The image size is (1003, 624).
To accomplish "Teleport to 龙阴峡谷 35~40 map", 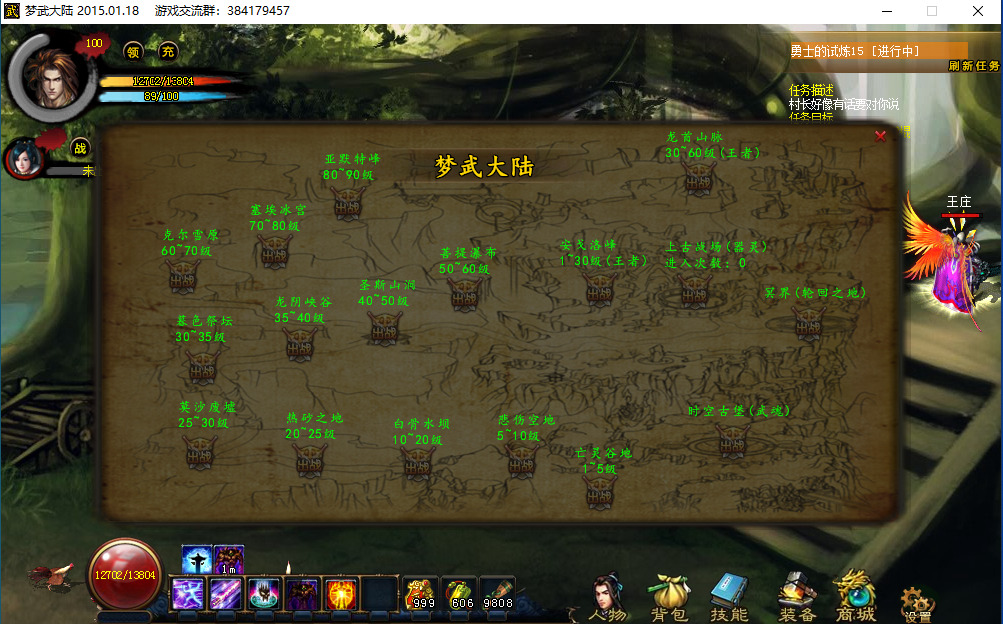I will pyautogui.click(x=300, y=342).
